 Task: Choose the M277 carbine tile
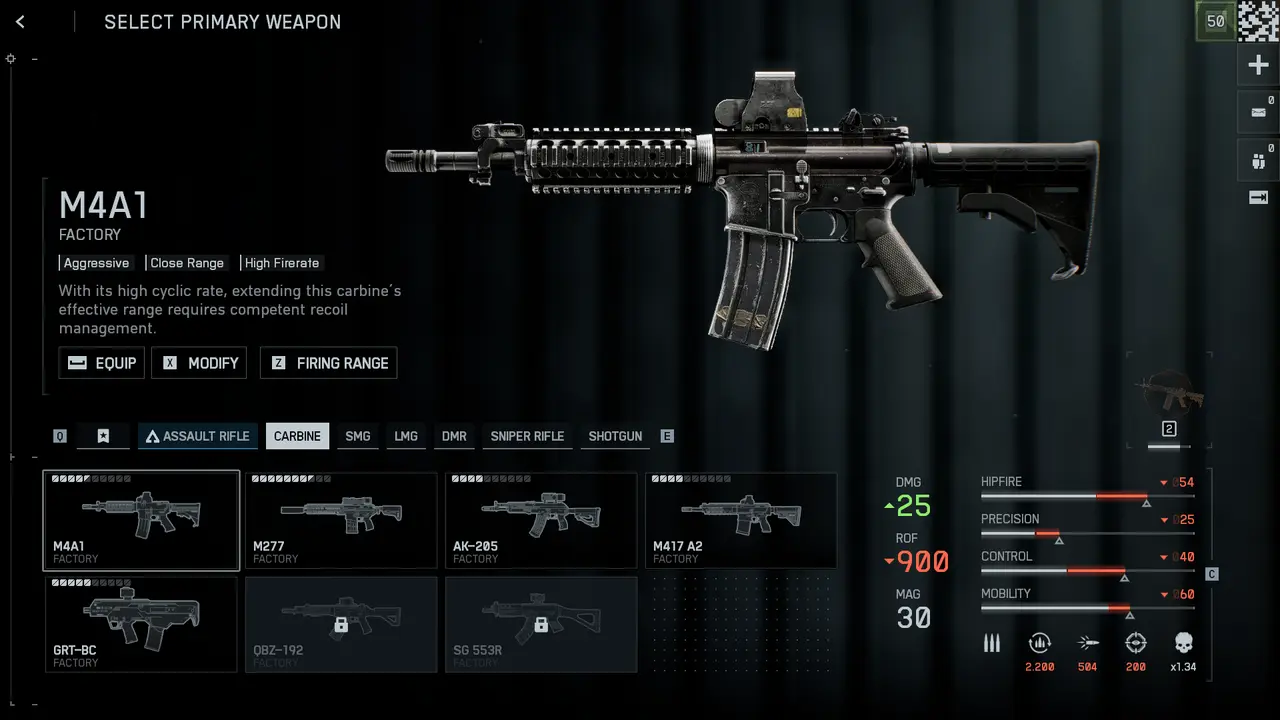(x=341, y=520)
